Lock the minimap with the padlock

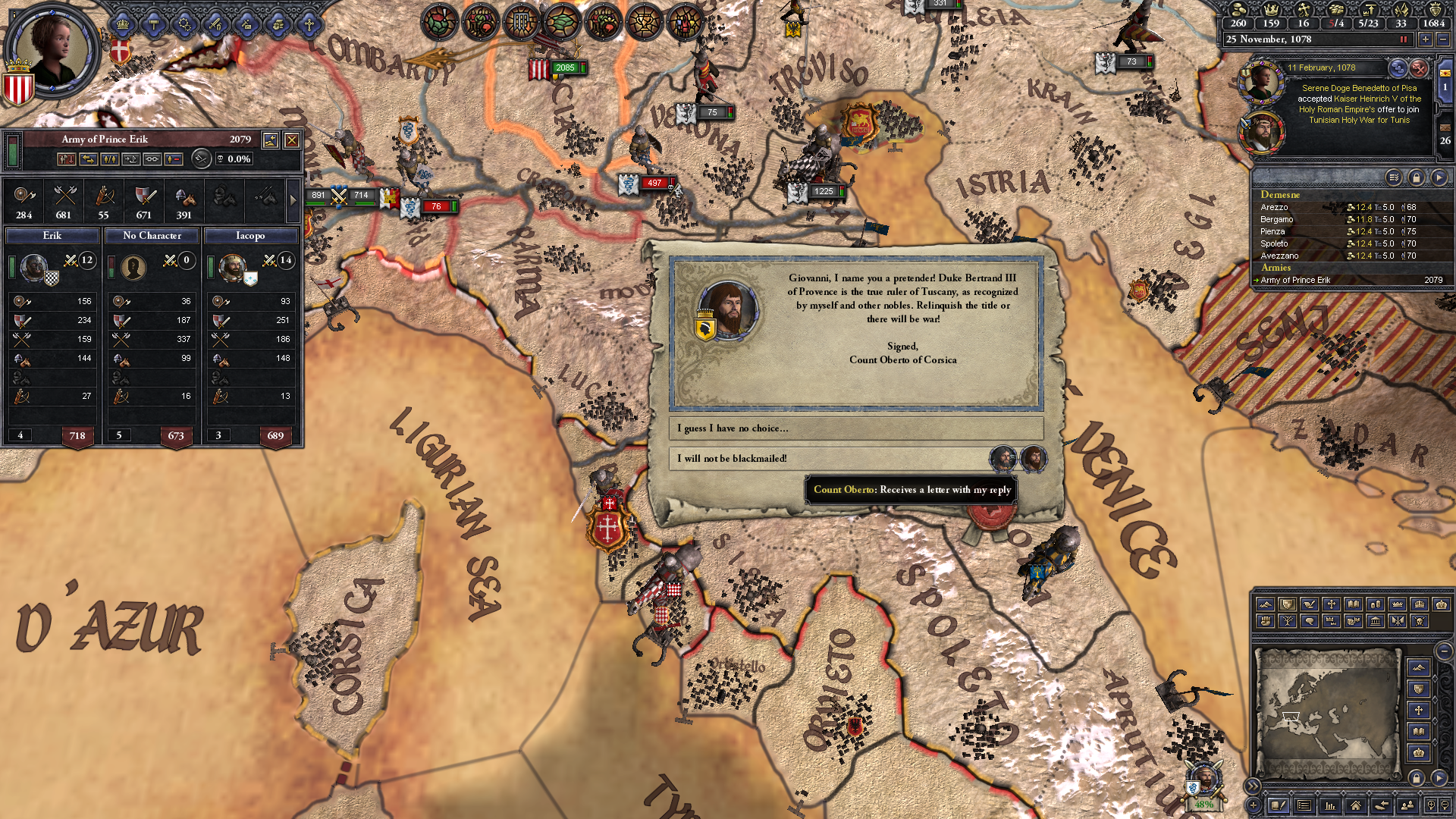[x=1416, y=777]
